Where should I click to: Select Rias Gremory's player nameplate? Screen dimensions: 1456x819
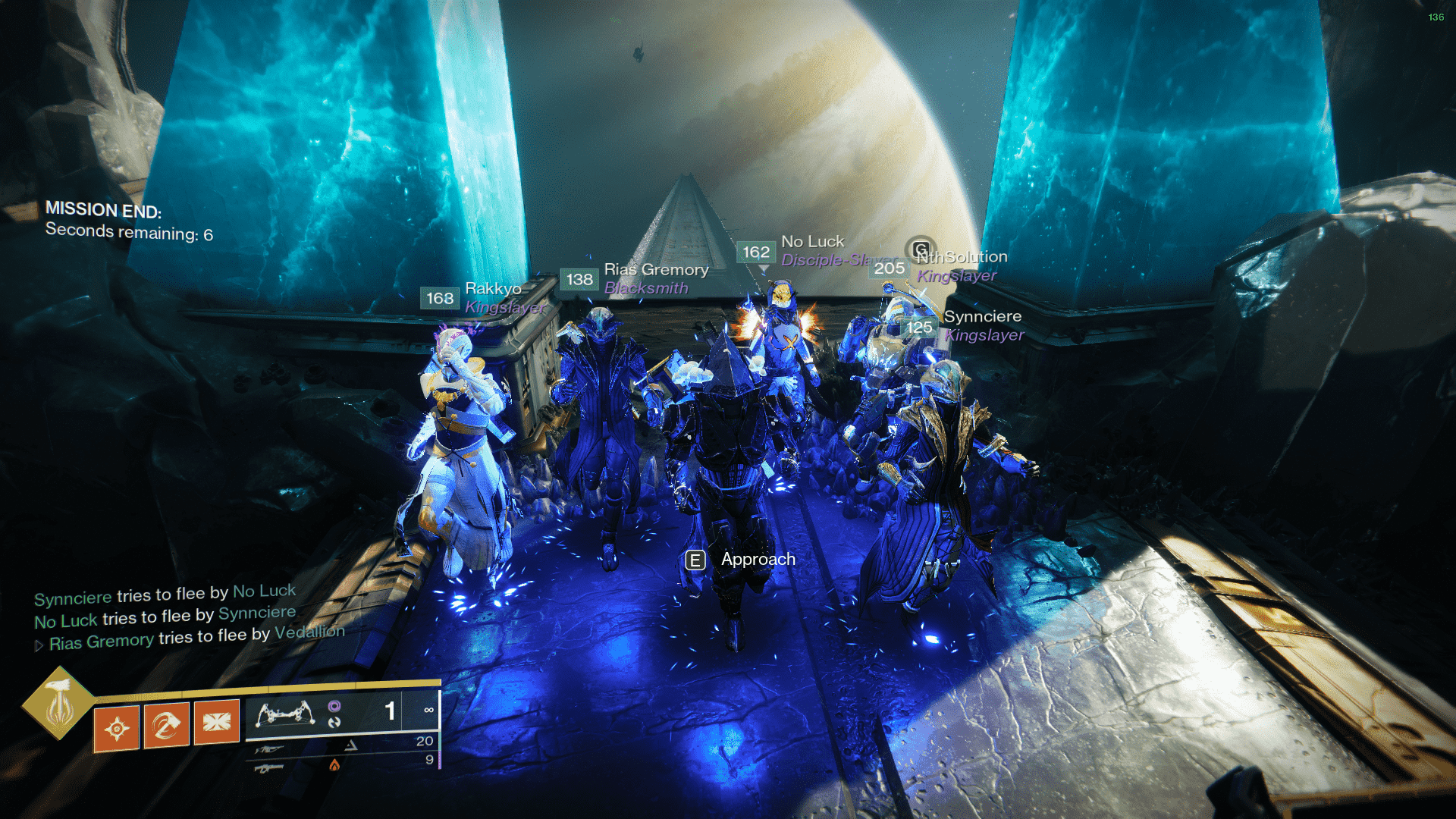(656, 270)
